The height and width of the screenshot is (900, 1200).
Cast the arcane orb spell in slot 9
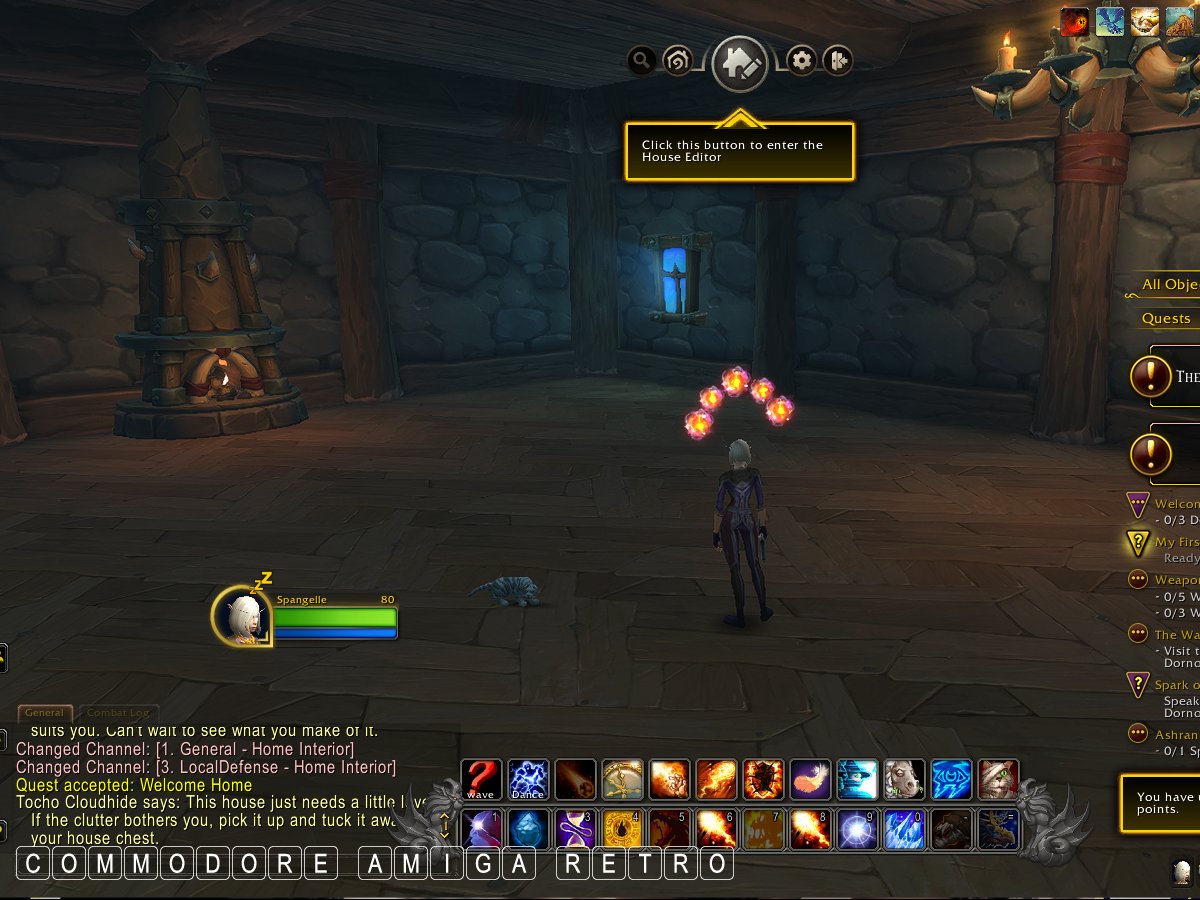pyautogui.click(x=857, y=829)
